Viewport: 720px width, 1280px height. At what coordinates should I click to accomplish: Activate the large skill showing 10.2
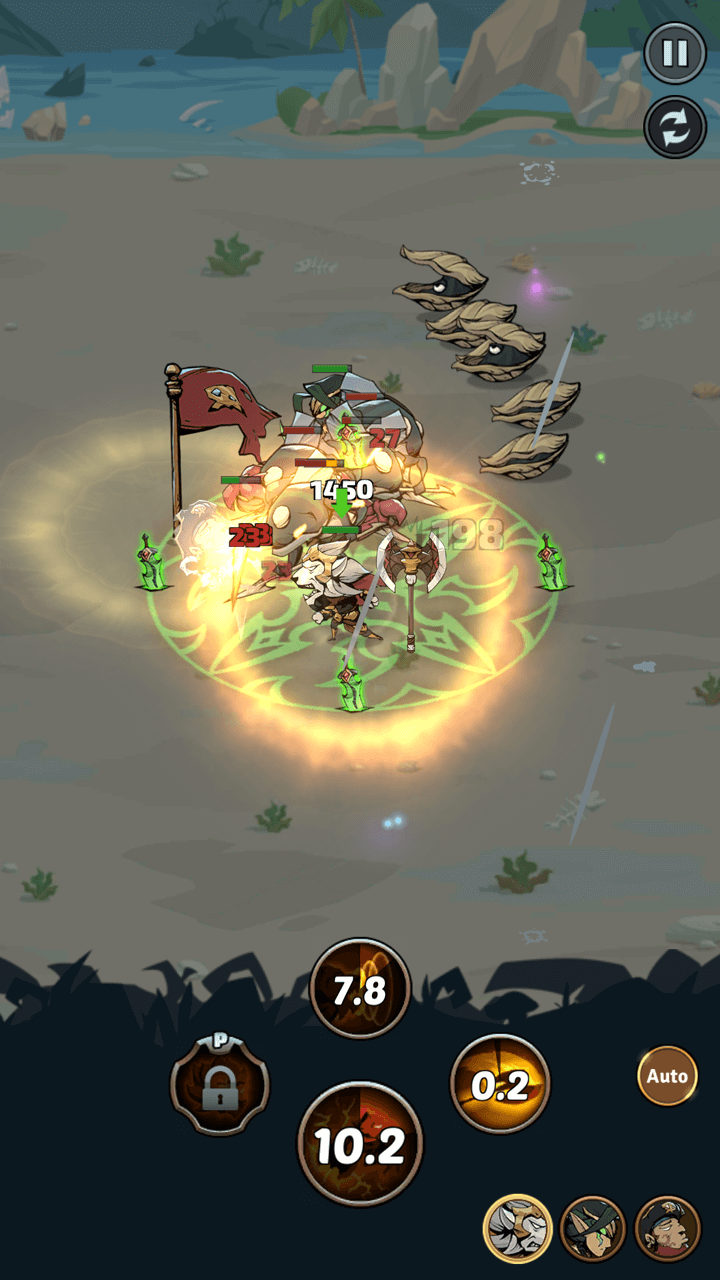point(360,1144)
